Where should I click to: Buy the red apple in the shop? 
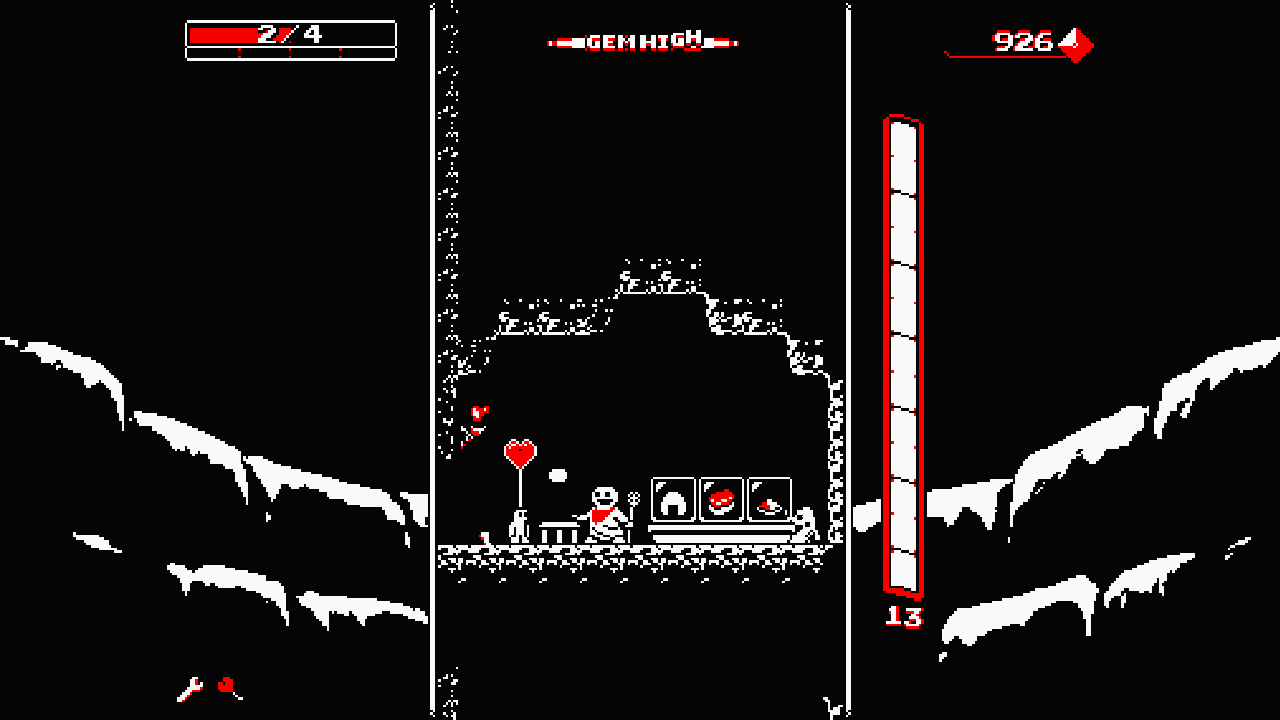point(722,498)
